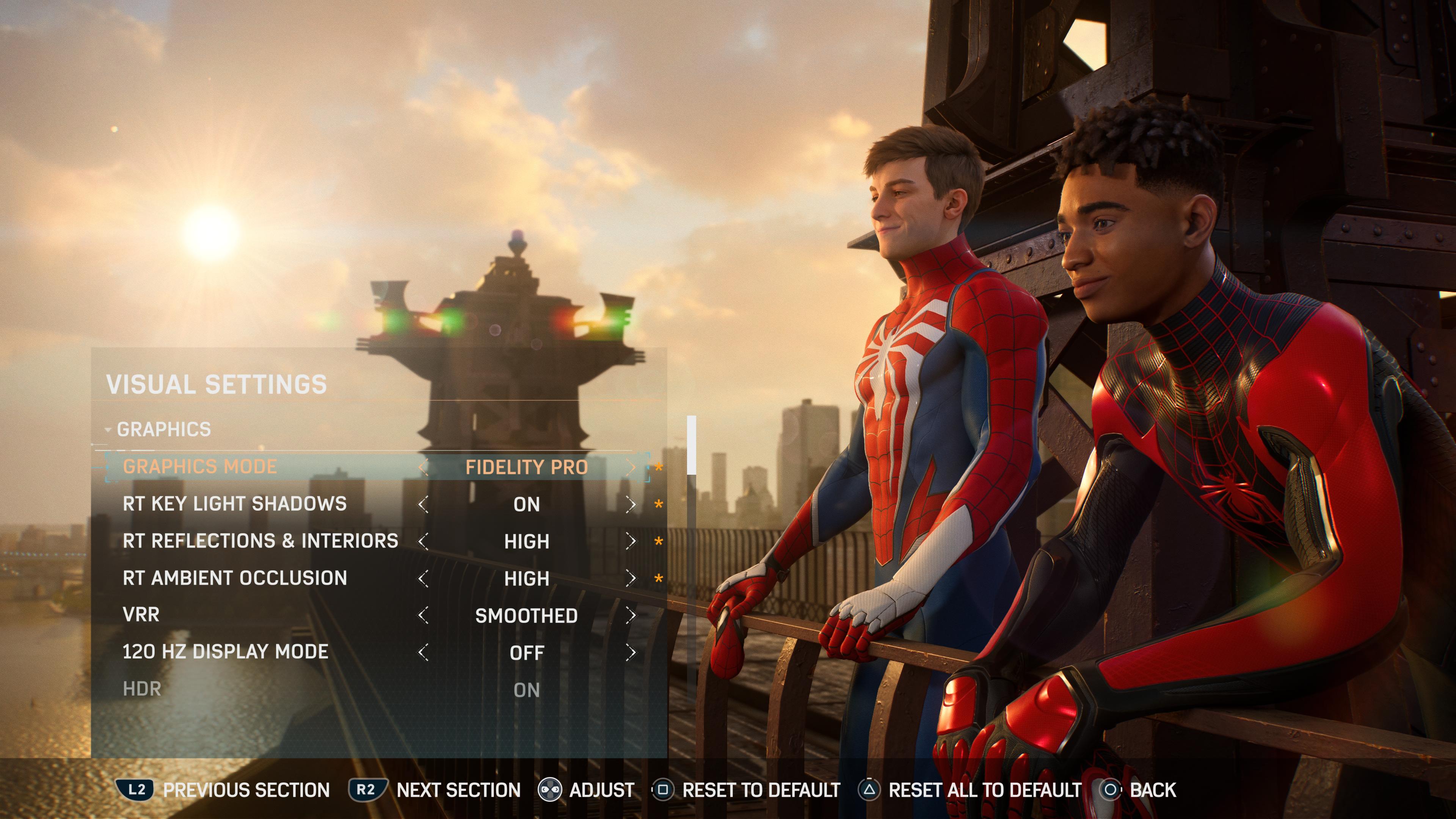Change RT Ambient Occlusion using right arrow

pos(631,579)
